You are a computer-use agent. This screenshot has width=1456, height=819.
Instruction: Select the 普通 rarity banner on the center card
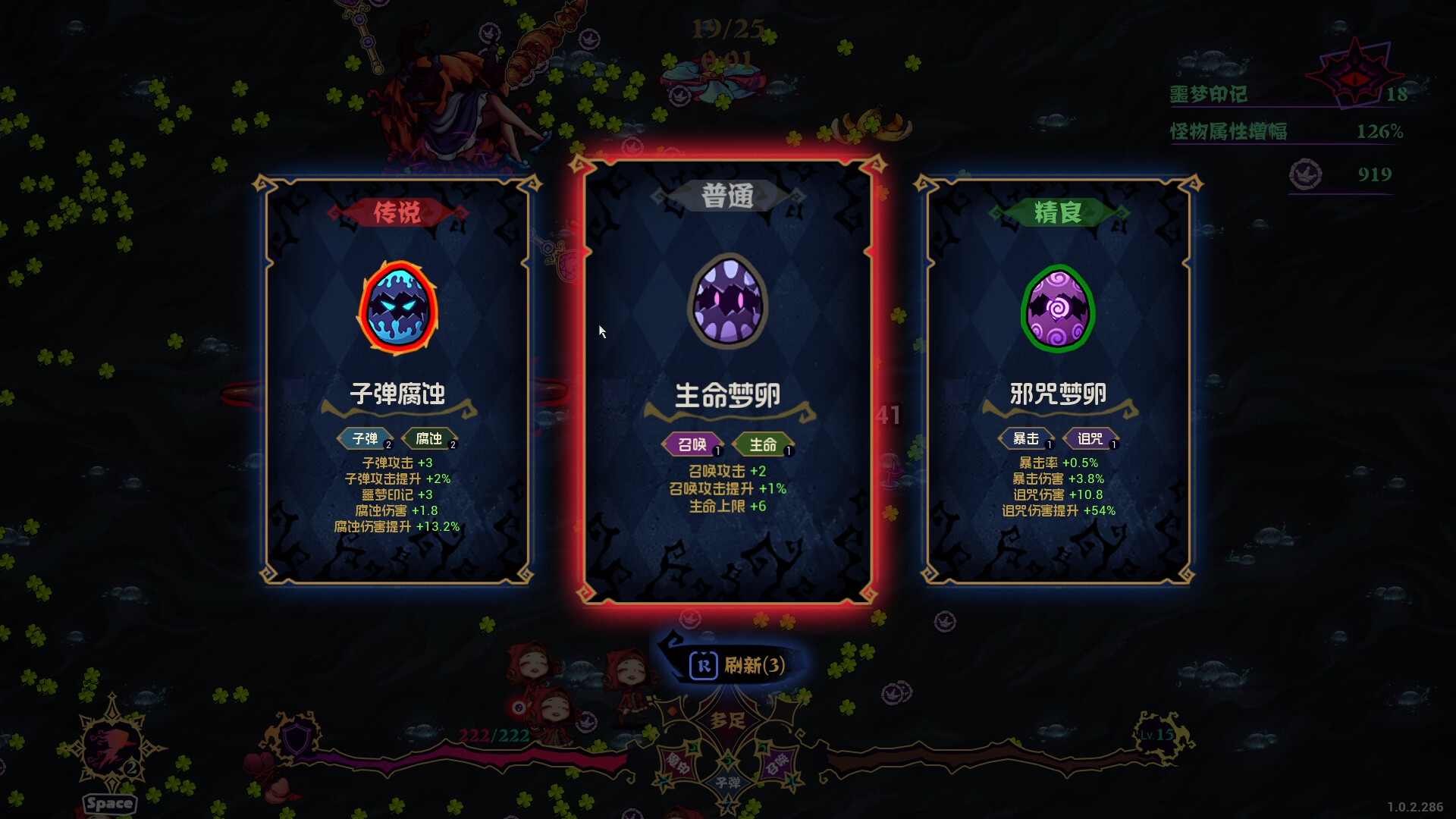[727, 194]
